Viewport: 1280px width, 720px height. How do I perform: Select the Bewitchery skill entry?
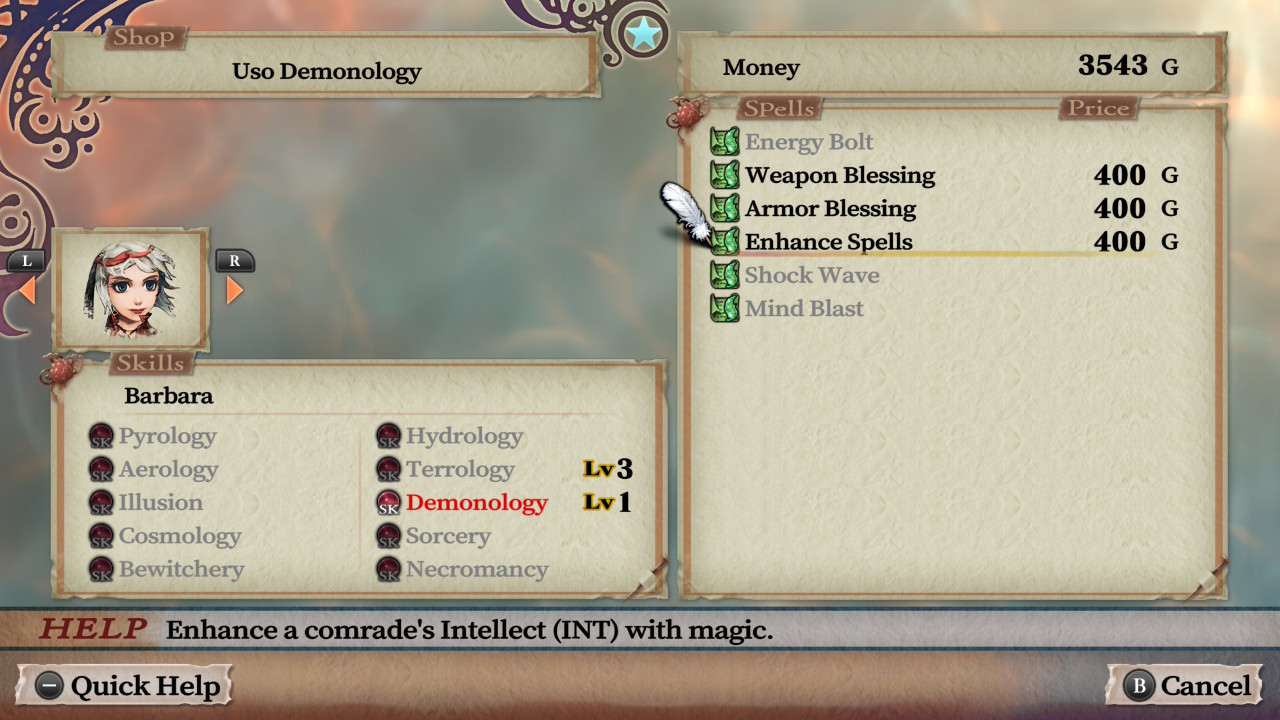click(183, 570)
